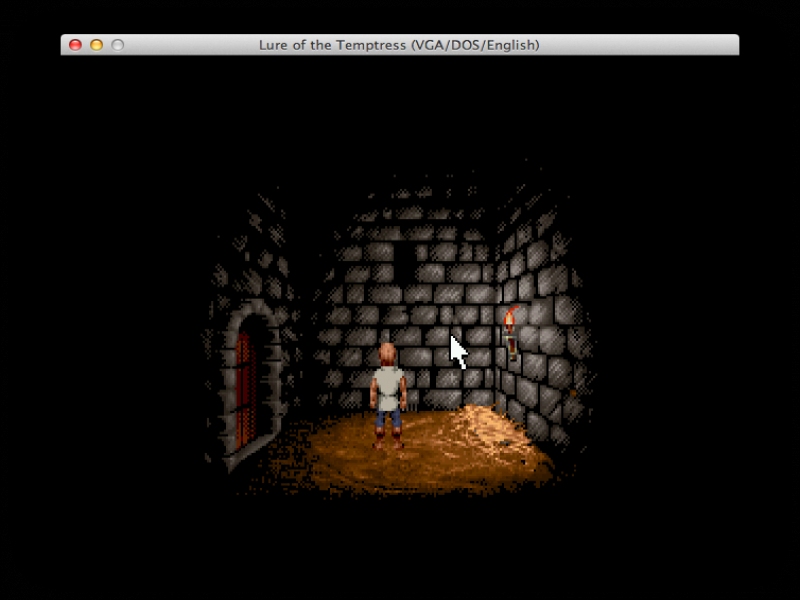Close the Lure of the Temptress window
Screen dimensions: 800x600
(75, 45)
